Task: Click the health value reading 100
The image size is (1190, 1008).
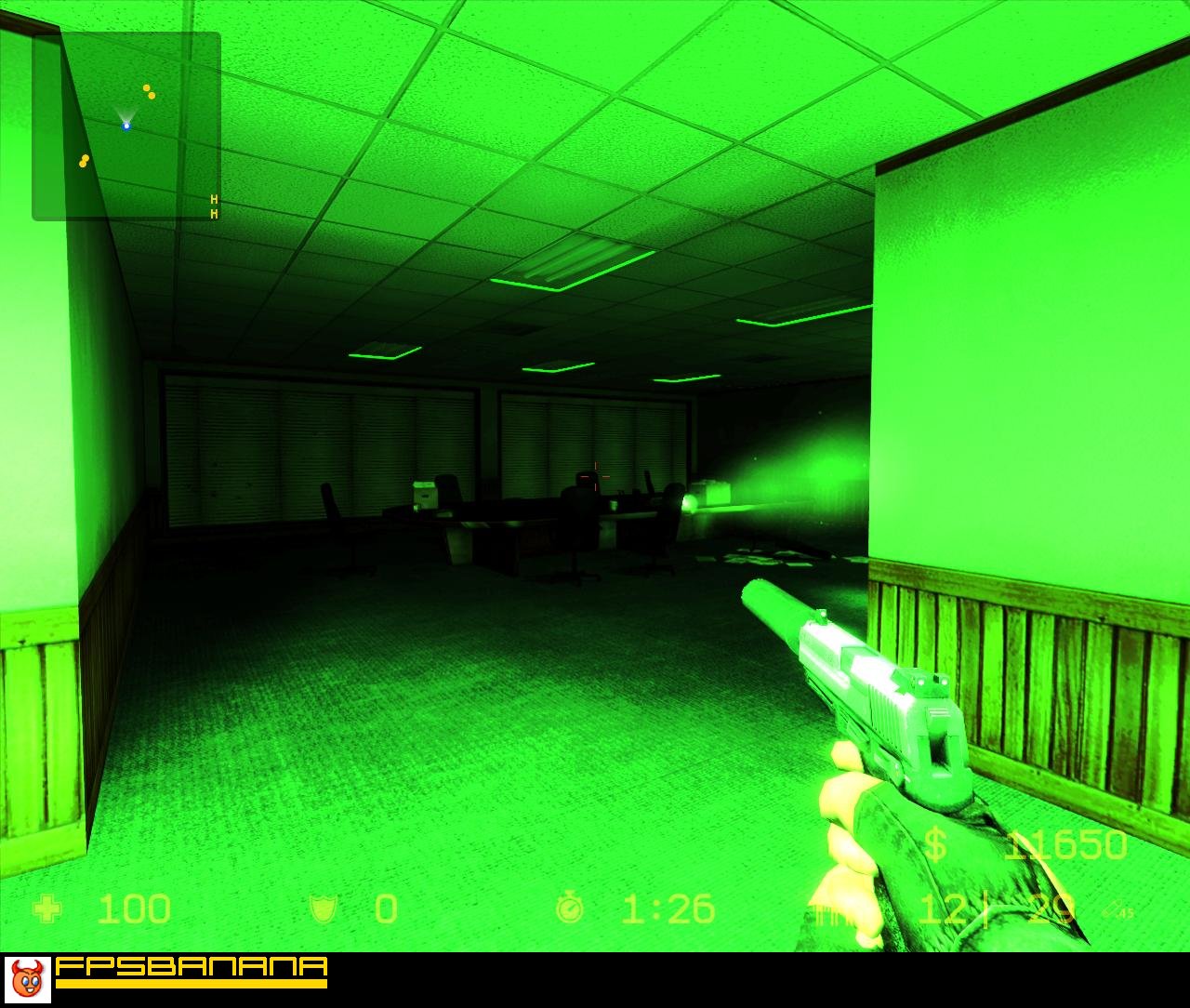Action: coord(133,910)
